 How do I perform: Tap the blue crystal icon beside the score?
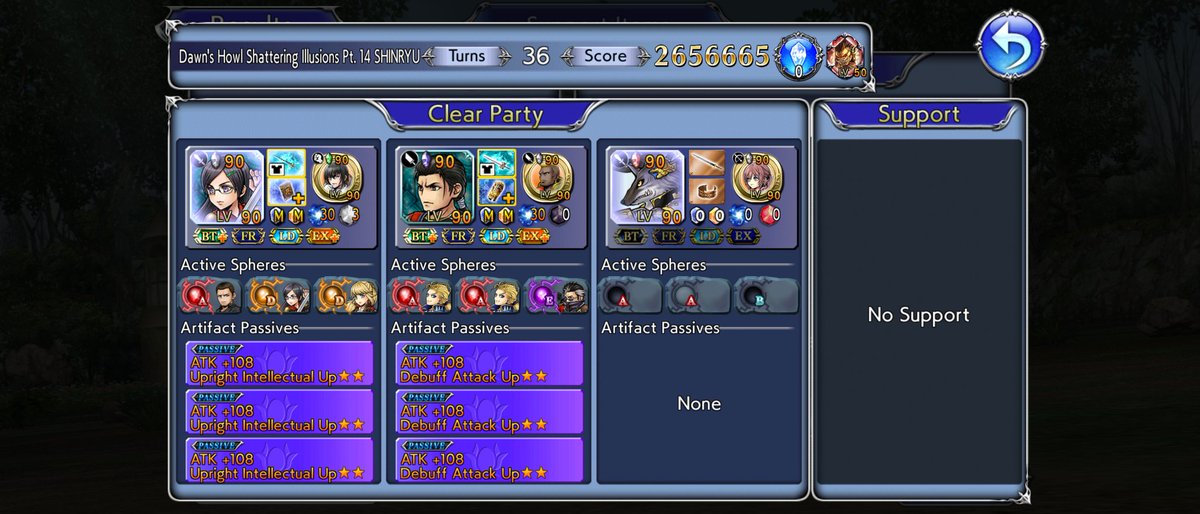(x=797, y=54)
